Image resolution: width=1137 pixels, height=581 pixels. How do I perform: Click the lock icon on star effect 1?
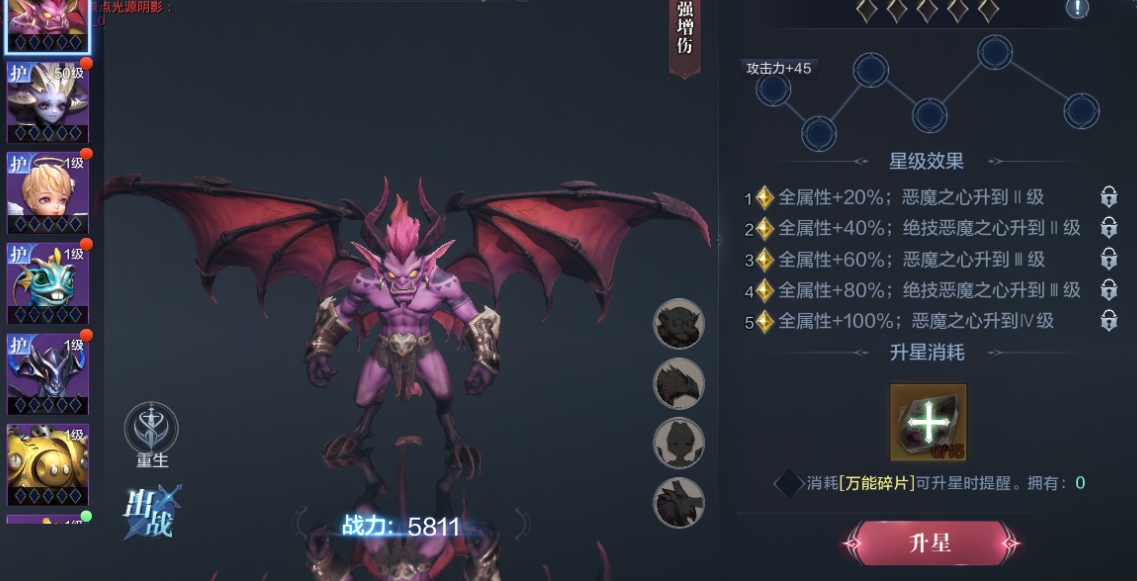pyautogui.click(x=1108, y=197)
